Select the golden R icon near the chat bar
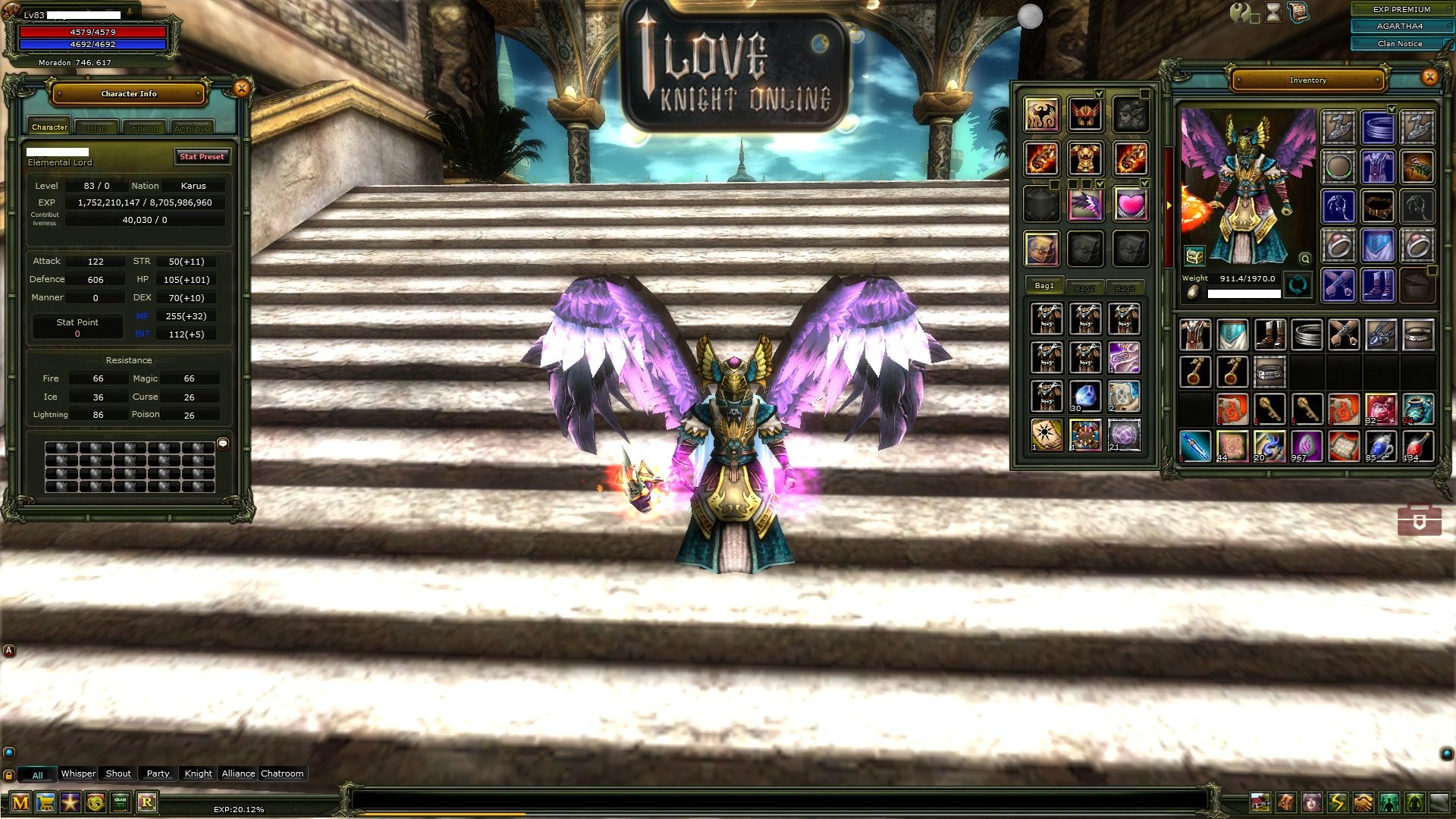 [148, 802]
